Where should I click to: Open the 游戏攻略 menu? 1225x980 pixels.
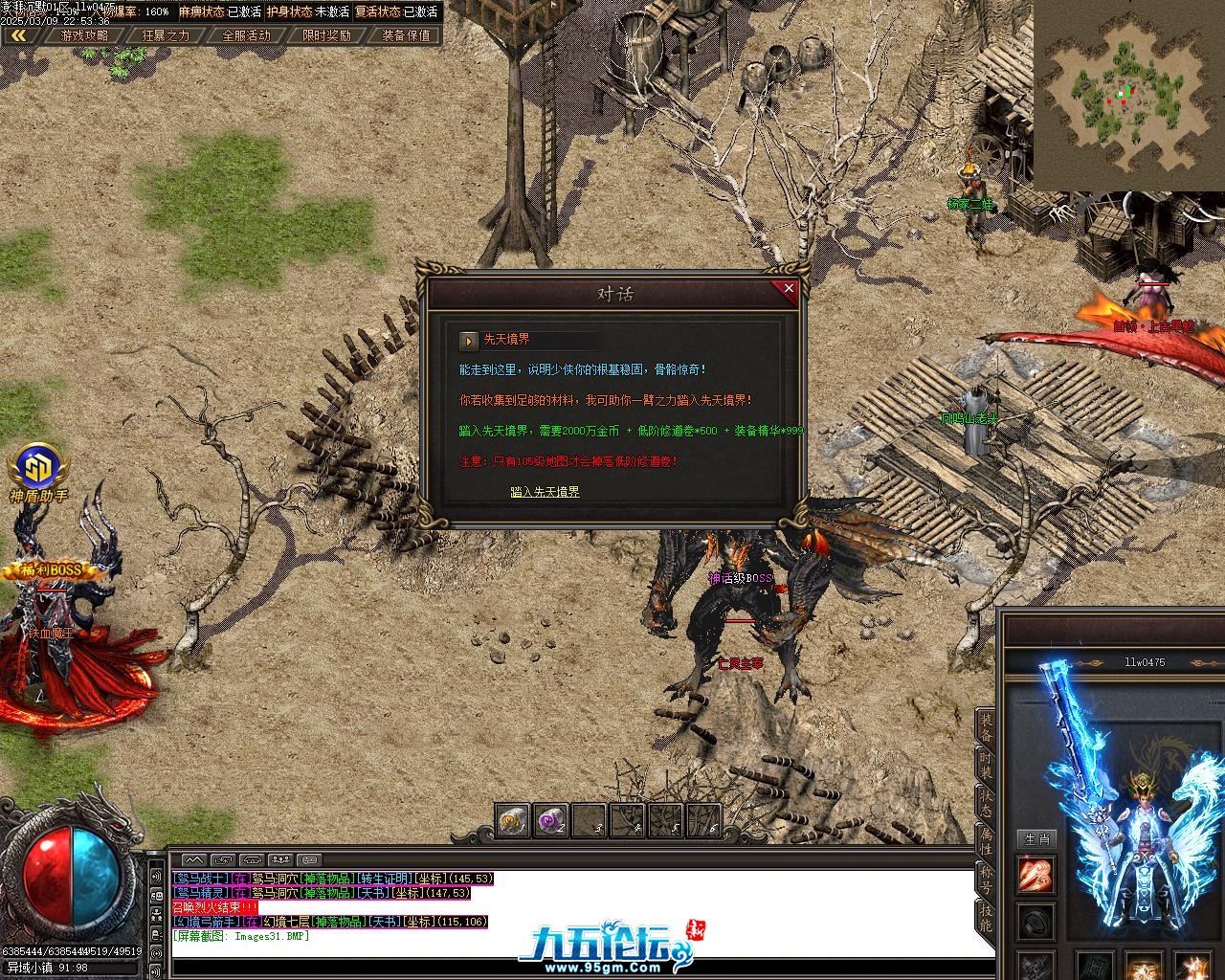84,35
